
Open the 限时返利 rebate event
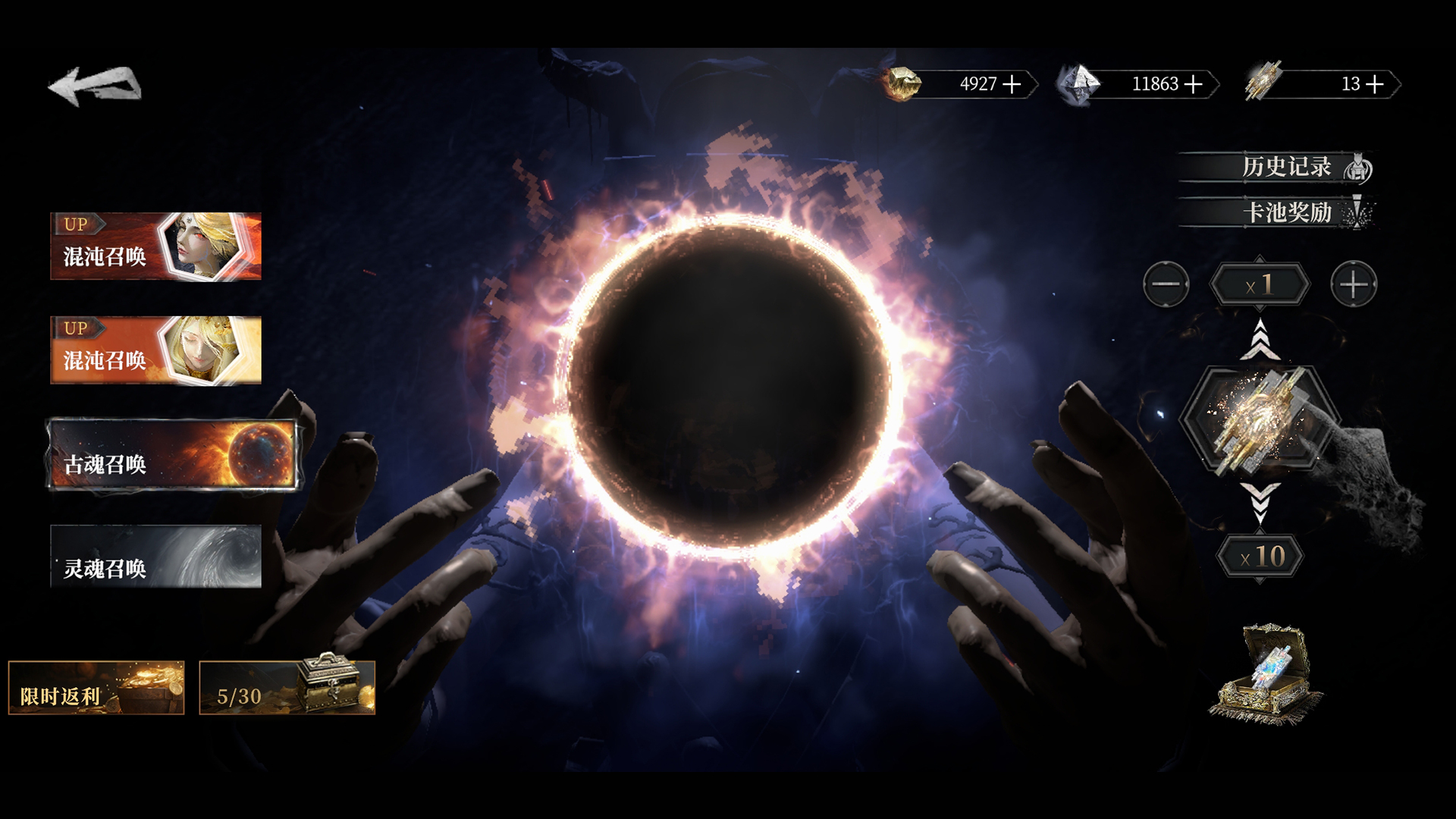96,688
